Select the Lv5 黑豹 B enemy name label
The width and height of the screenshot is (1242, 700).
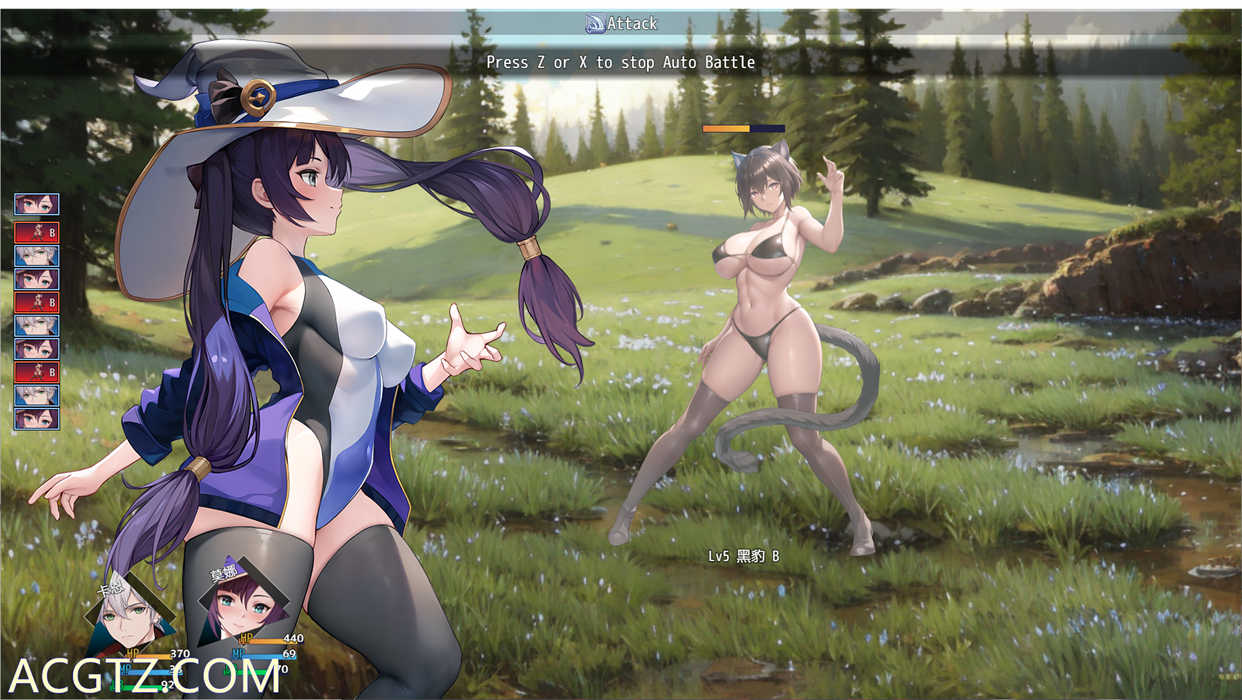(x=743, y=556)
